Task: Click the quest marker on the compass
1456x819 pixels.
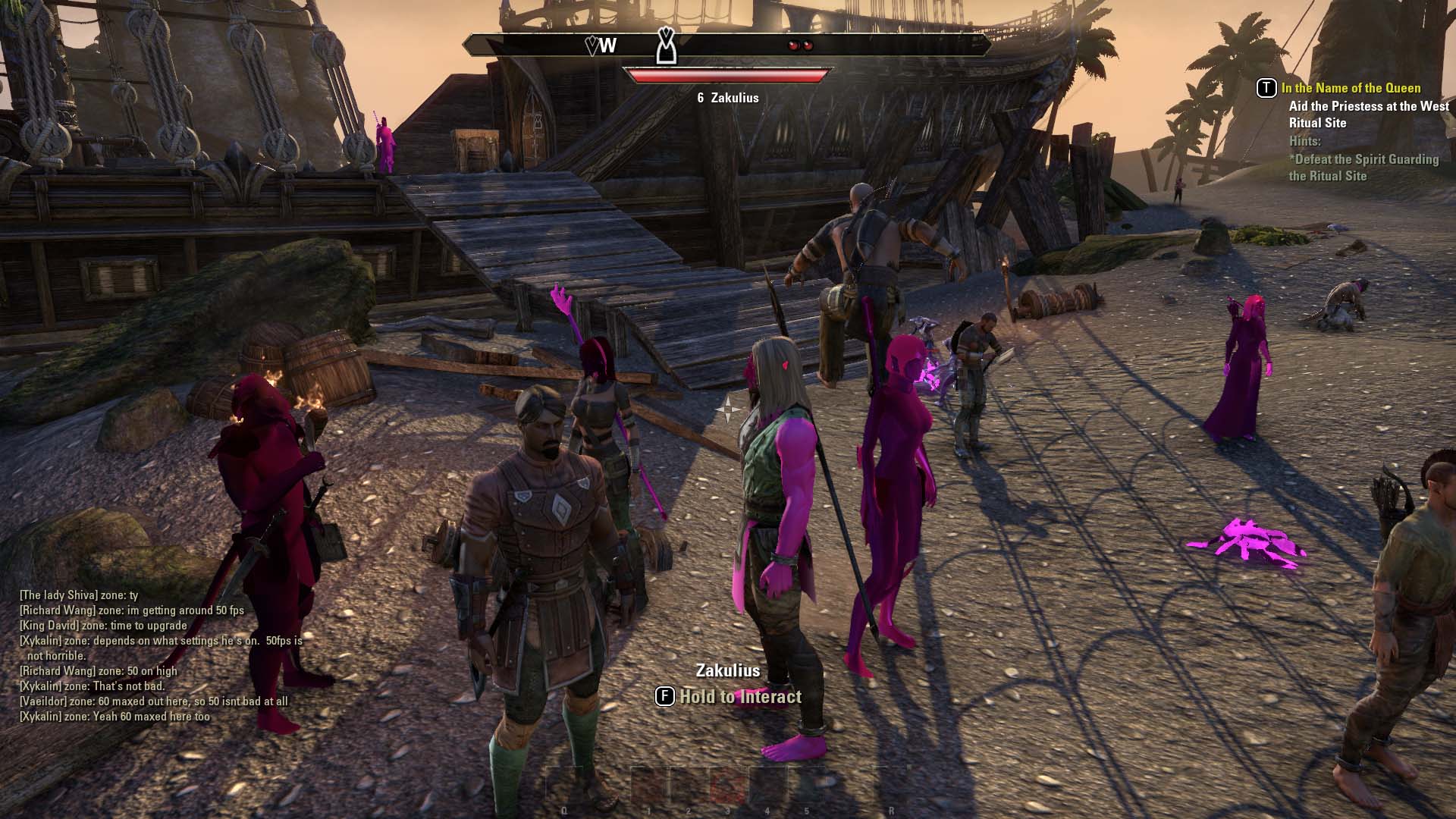Action: click(x=666, y=45)
